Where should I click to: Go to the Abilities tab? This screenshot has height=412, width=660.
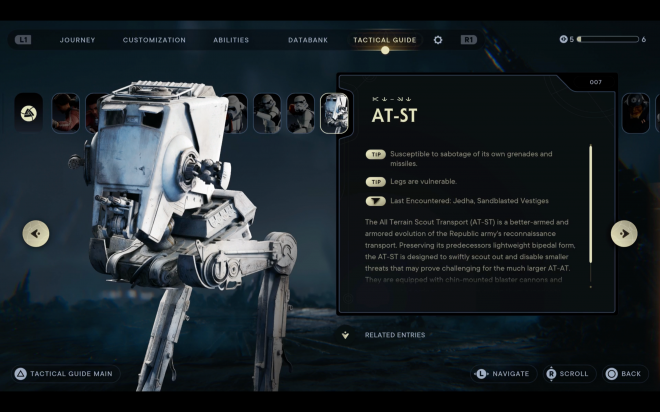point(231,40)
